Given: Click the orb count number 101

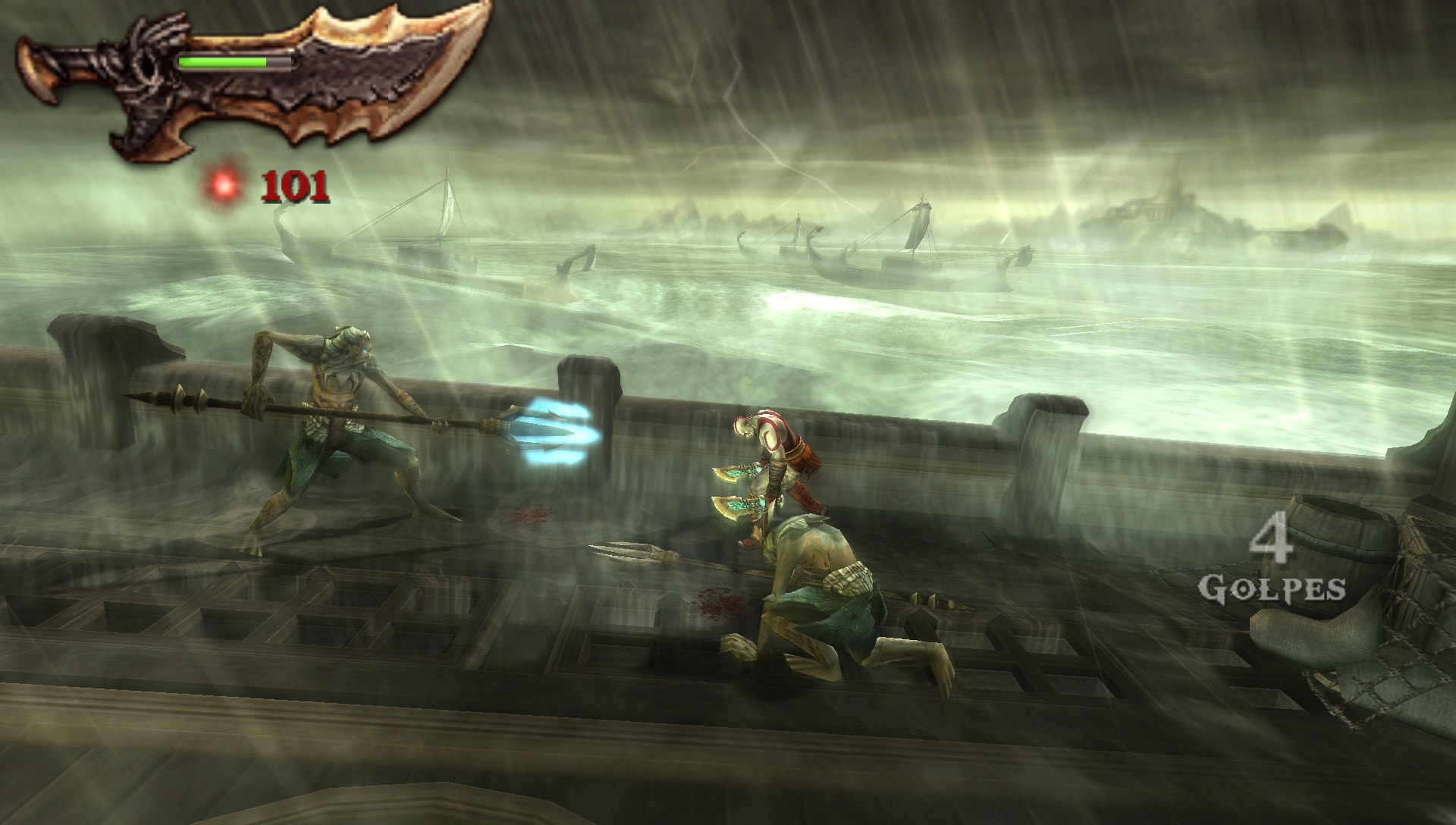Looking at the screenshot, I should pyautogui.click(x=296, y=186).
